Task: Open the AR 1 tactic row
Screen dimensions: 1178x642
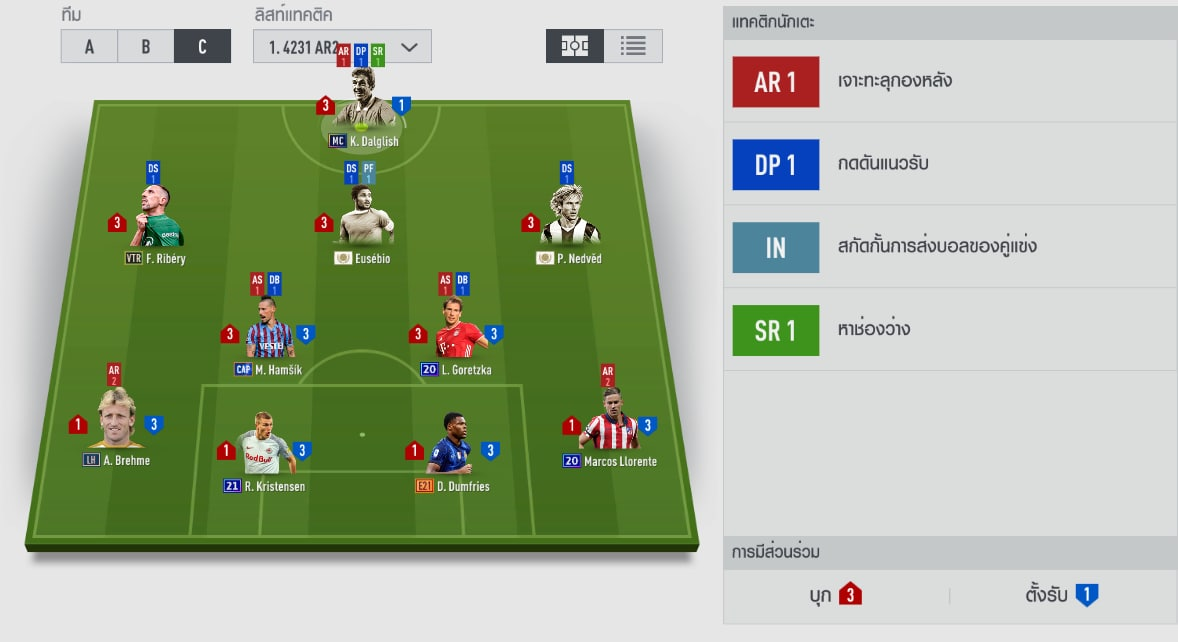Action: click(x=949, y=82)
